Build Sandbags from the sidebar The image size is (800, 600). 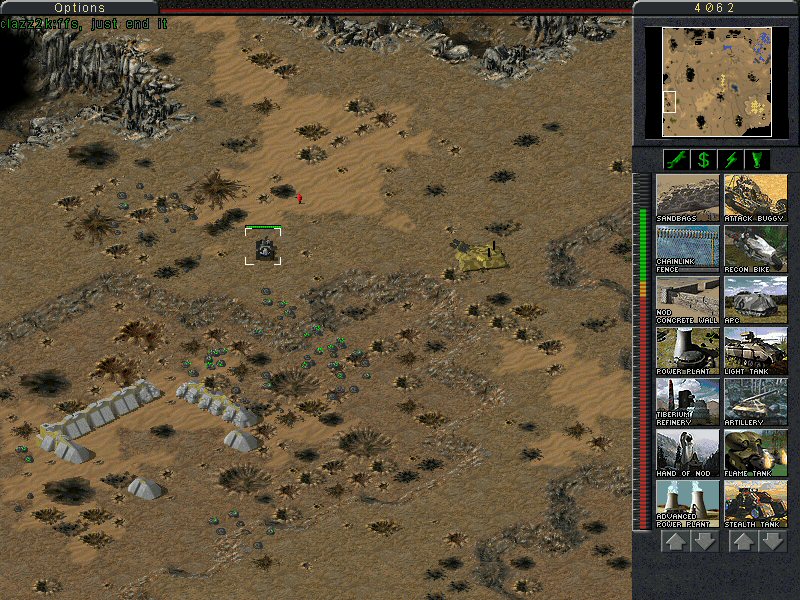(x=687, y=198)
